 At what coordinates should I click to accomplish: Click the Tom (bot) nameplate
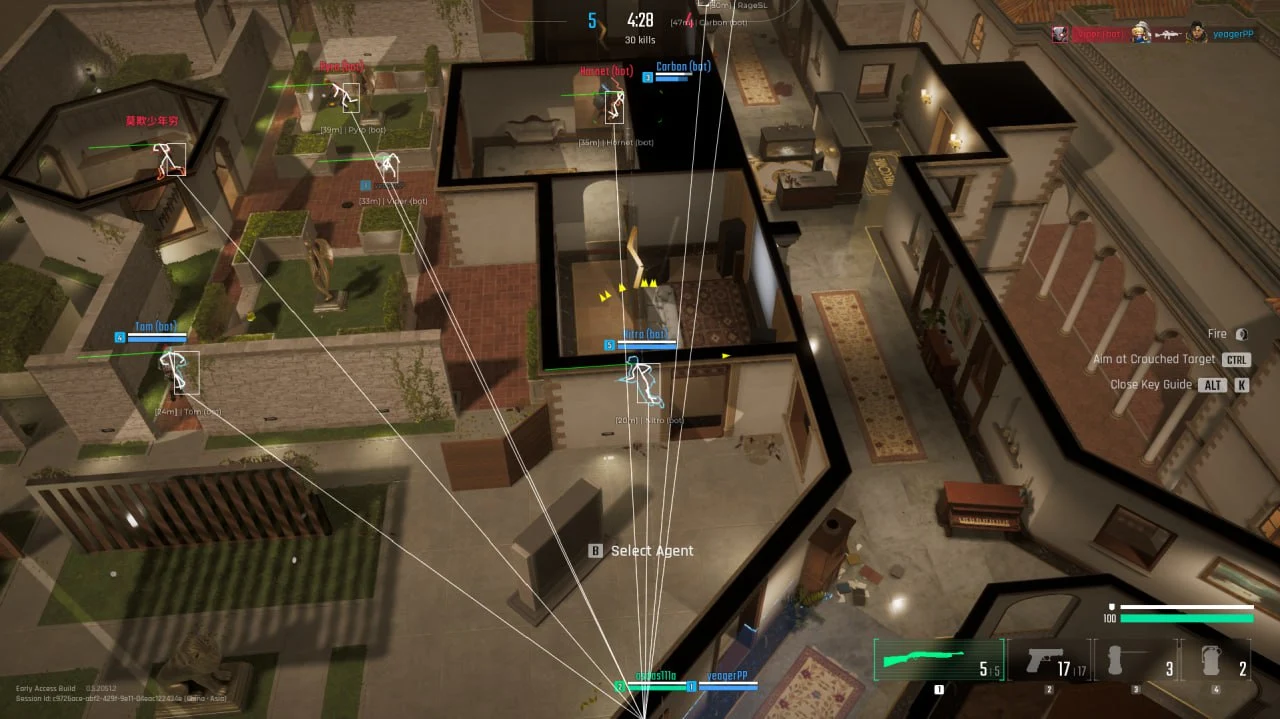coord(156,327)
